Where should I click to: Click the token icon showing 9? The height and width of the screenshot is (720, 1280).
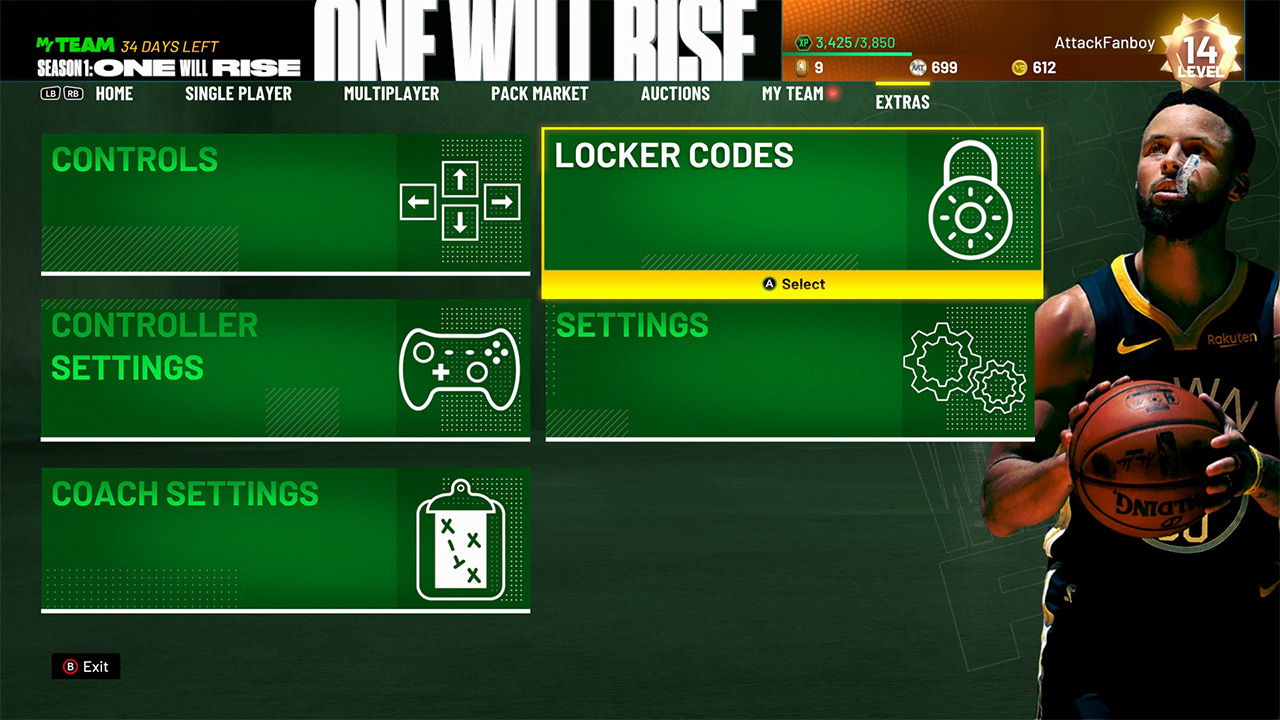pos(803,67)
